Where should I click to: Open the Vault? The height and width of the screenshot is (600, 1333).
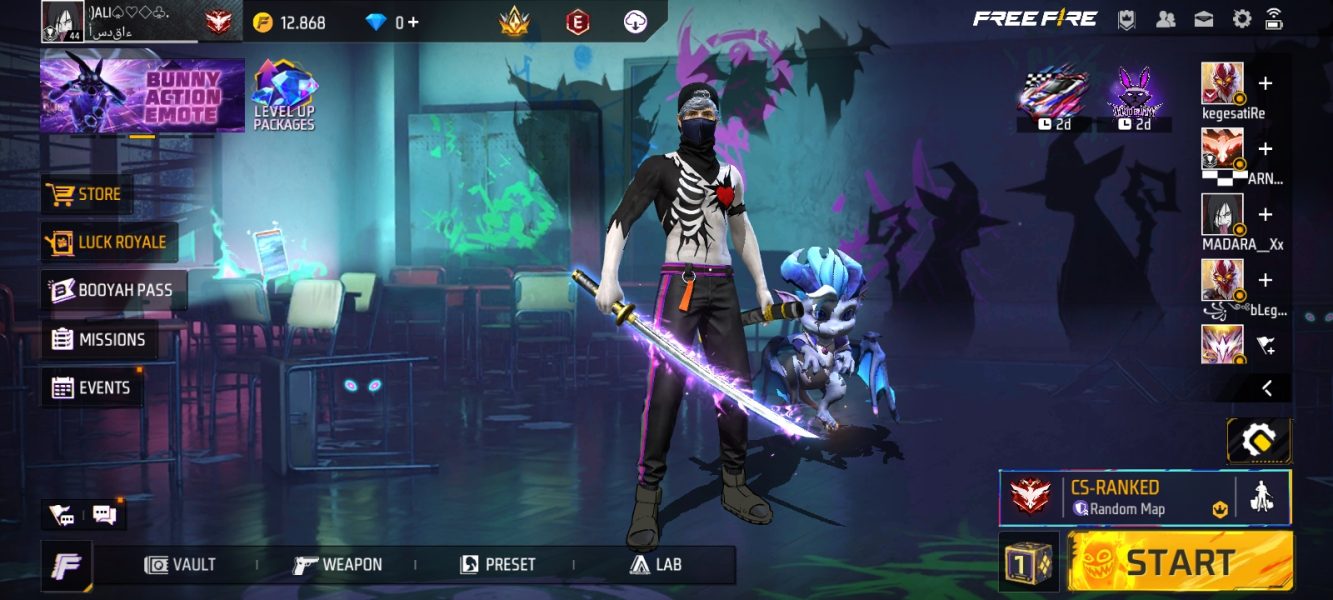(181, 565)
